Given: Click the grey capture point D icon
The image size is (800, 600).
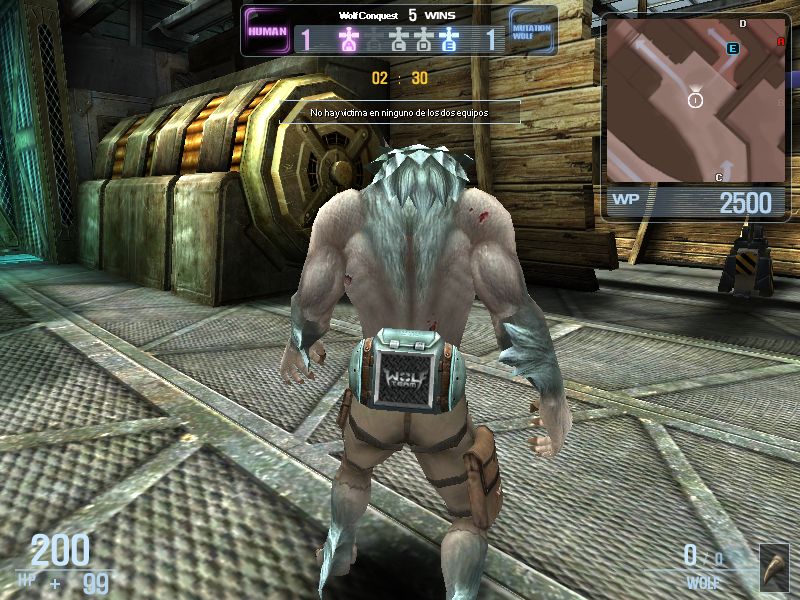Looking at the screenshot, I should click(423, 41).
